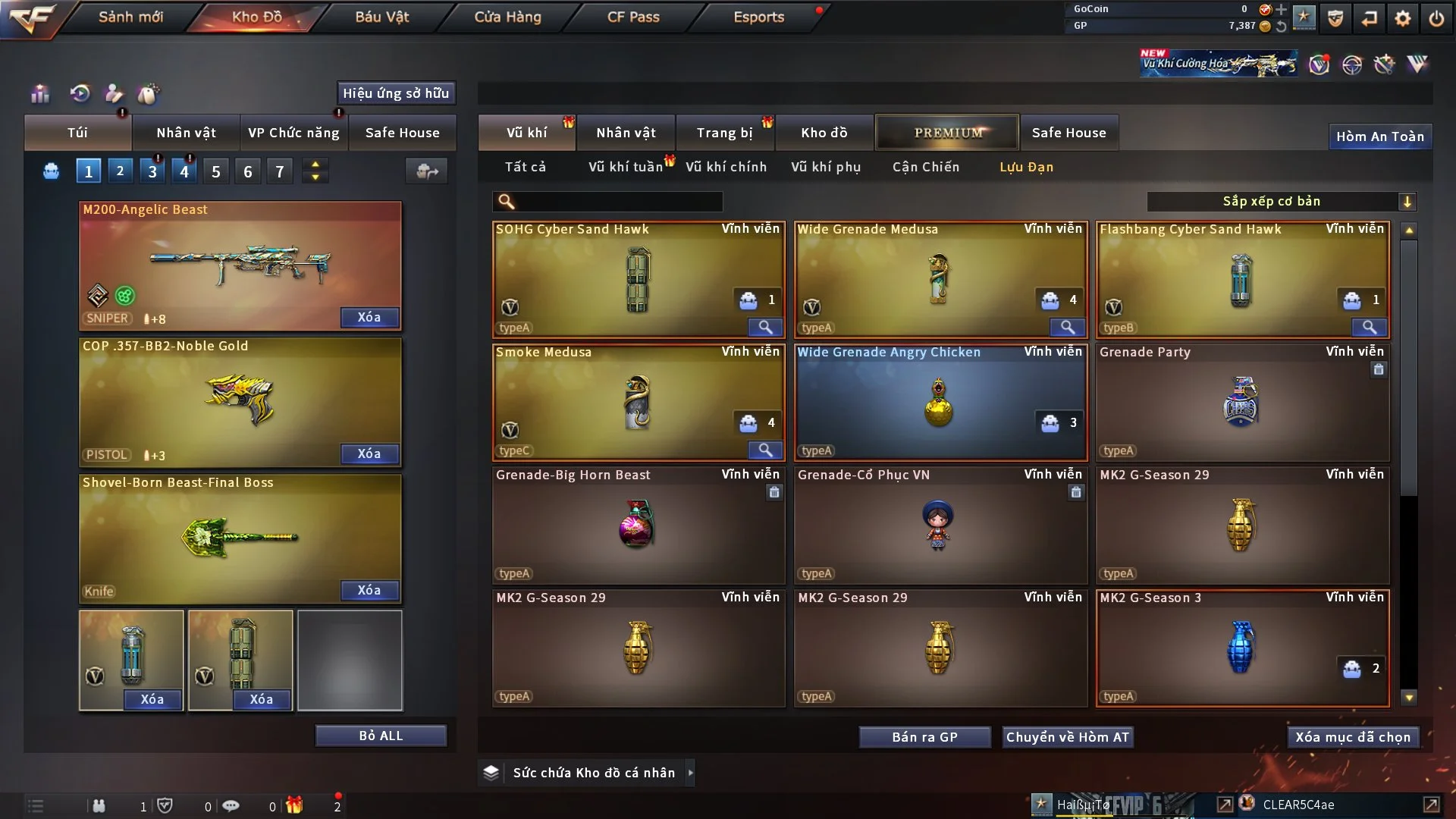The height and width of the screenshot is (819, 1456).
Task: Open the Hòm An Toàn safe box
Action: click(x=1379, y=136)
